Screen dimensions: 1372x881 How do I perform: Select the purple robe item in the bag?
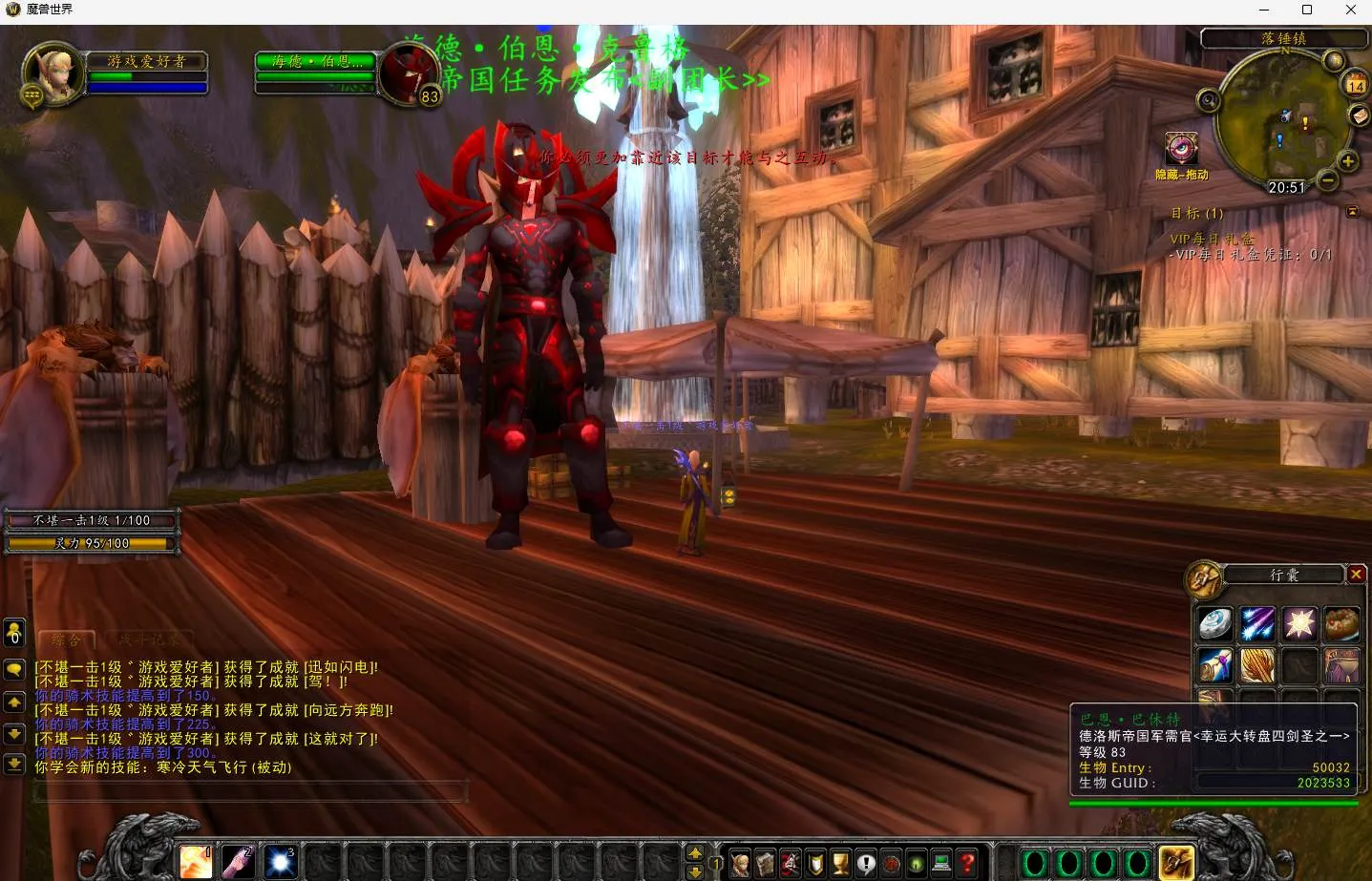(1341, 665)
